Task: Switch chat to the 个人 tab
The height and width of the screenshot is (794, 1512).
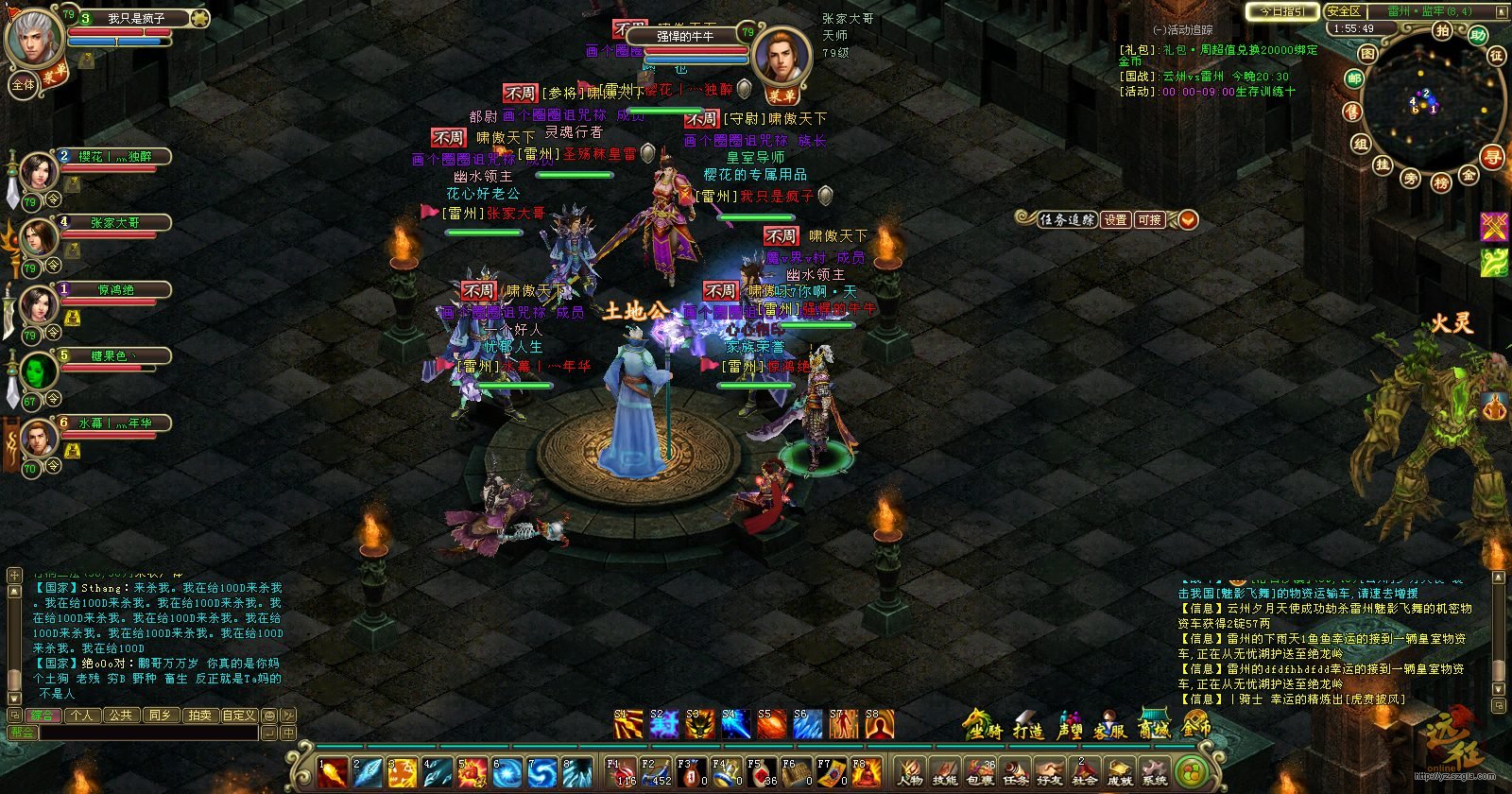Action: [x=82, y=716]
